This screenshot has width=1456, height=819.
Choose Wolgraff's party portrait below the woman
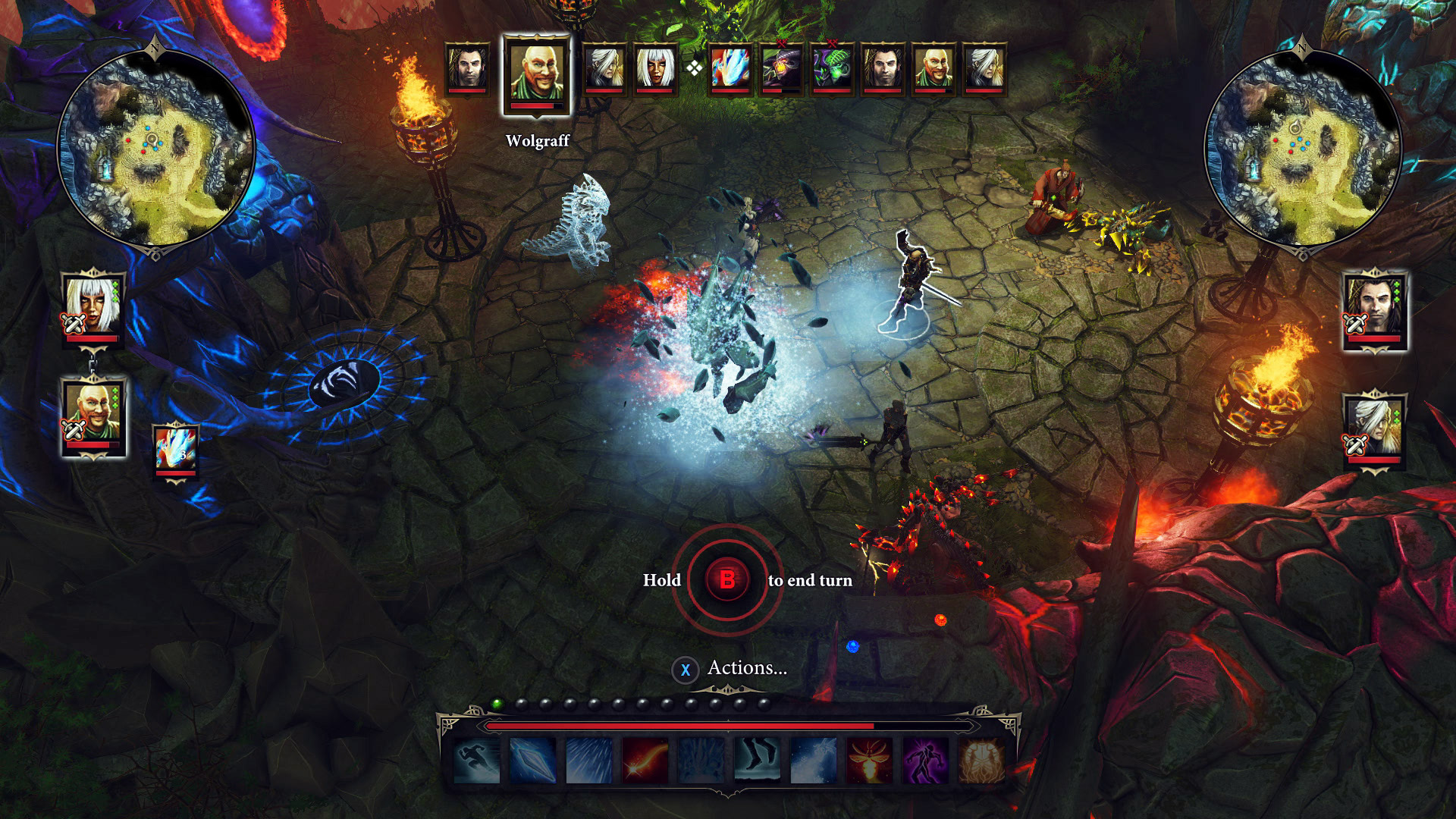93,414
